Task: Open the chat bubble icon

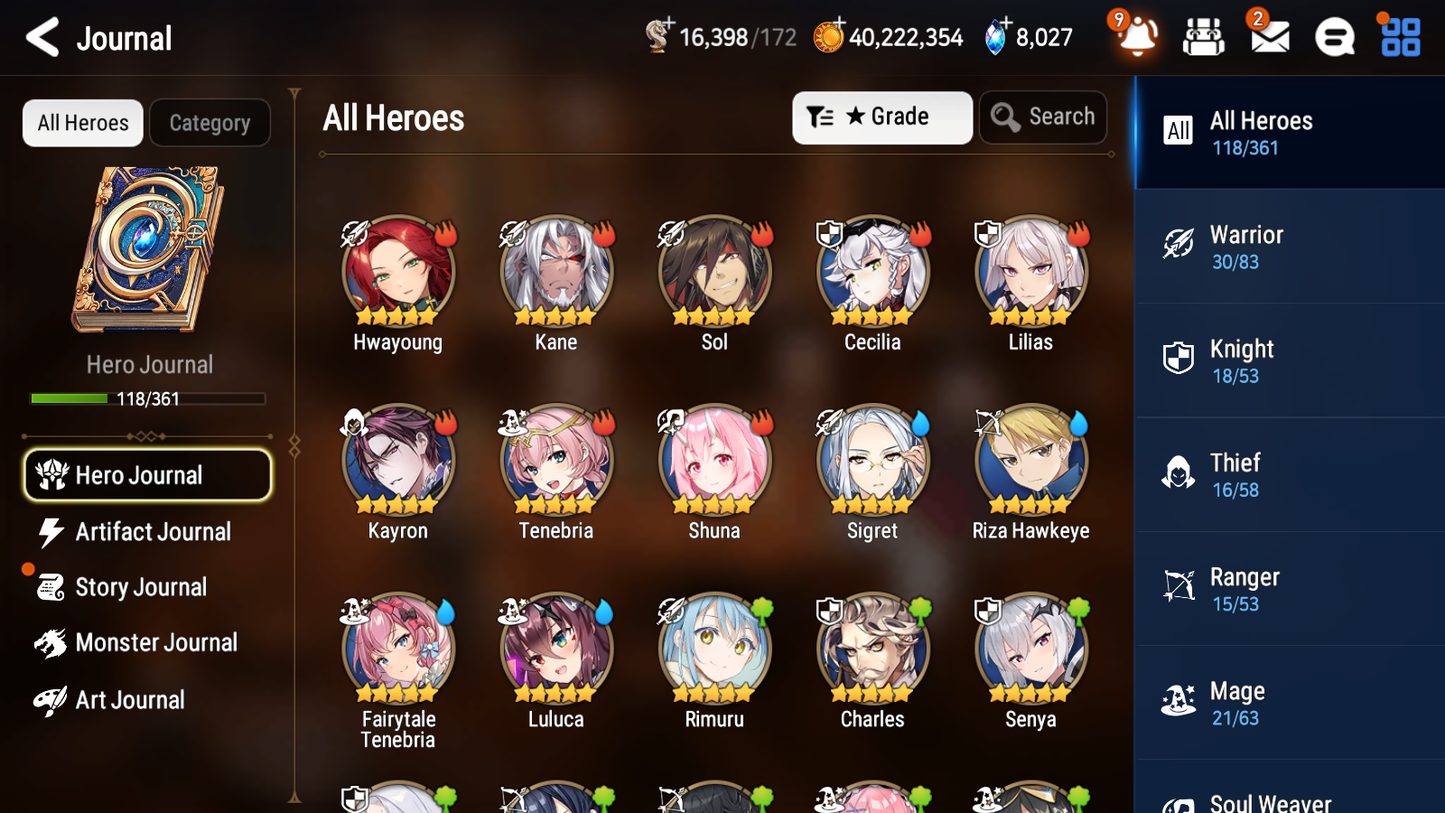Action: (x=1334, y=37)
